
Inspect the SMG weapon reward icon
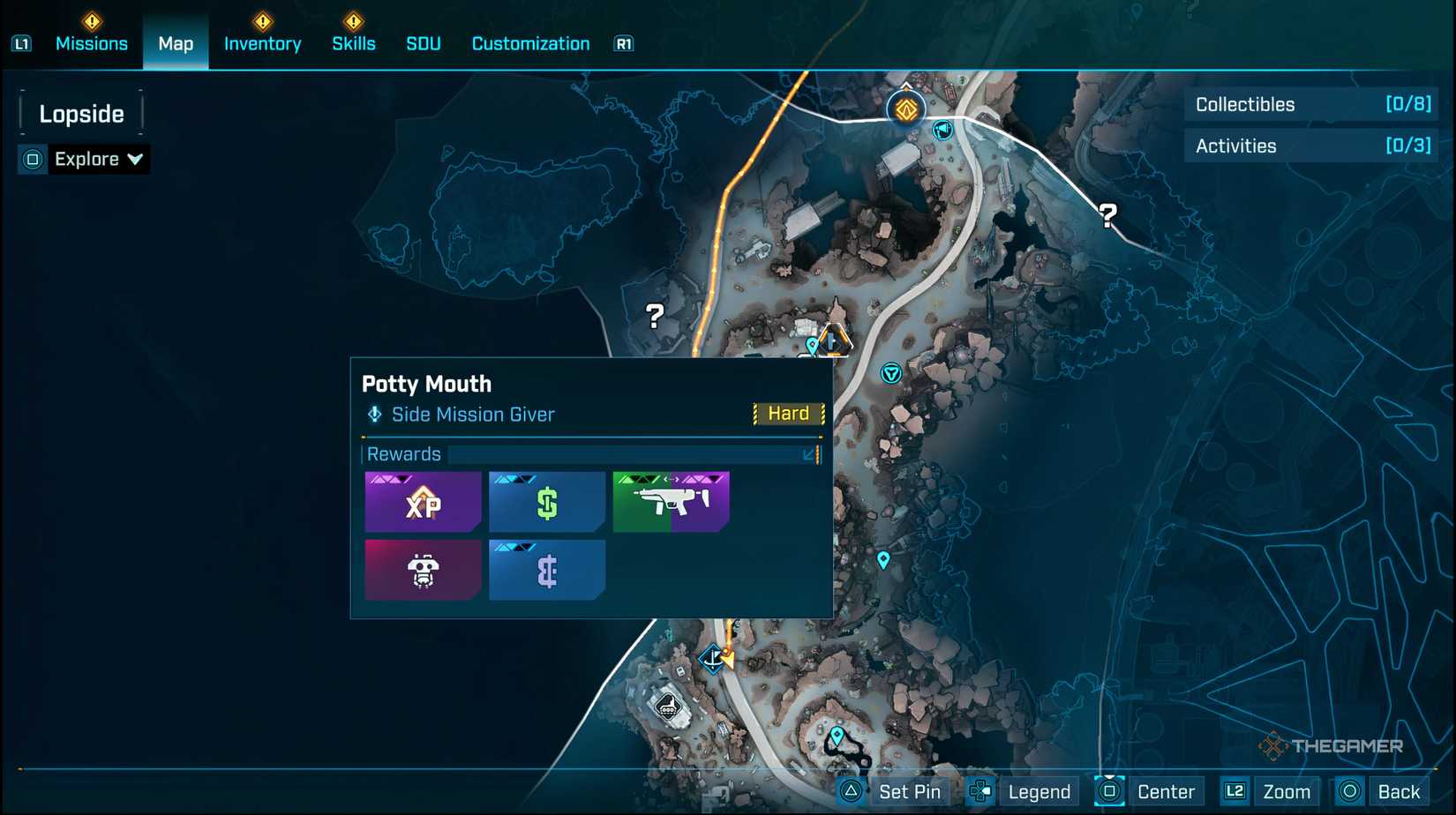670,501
